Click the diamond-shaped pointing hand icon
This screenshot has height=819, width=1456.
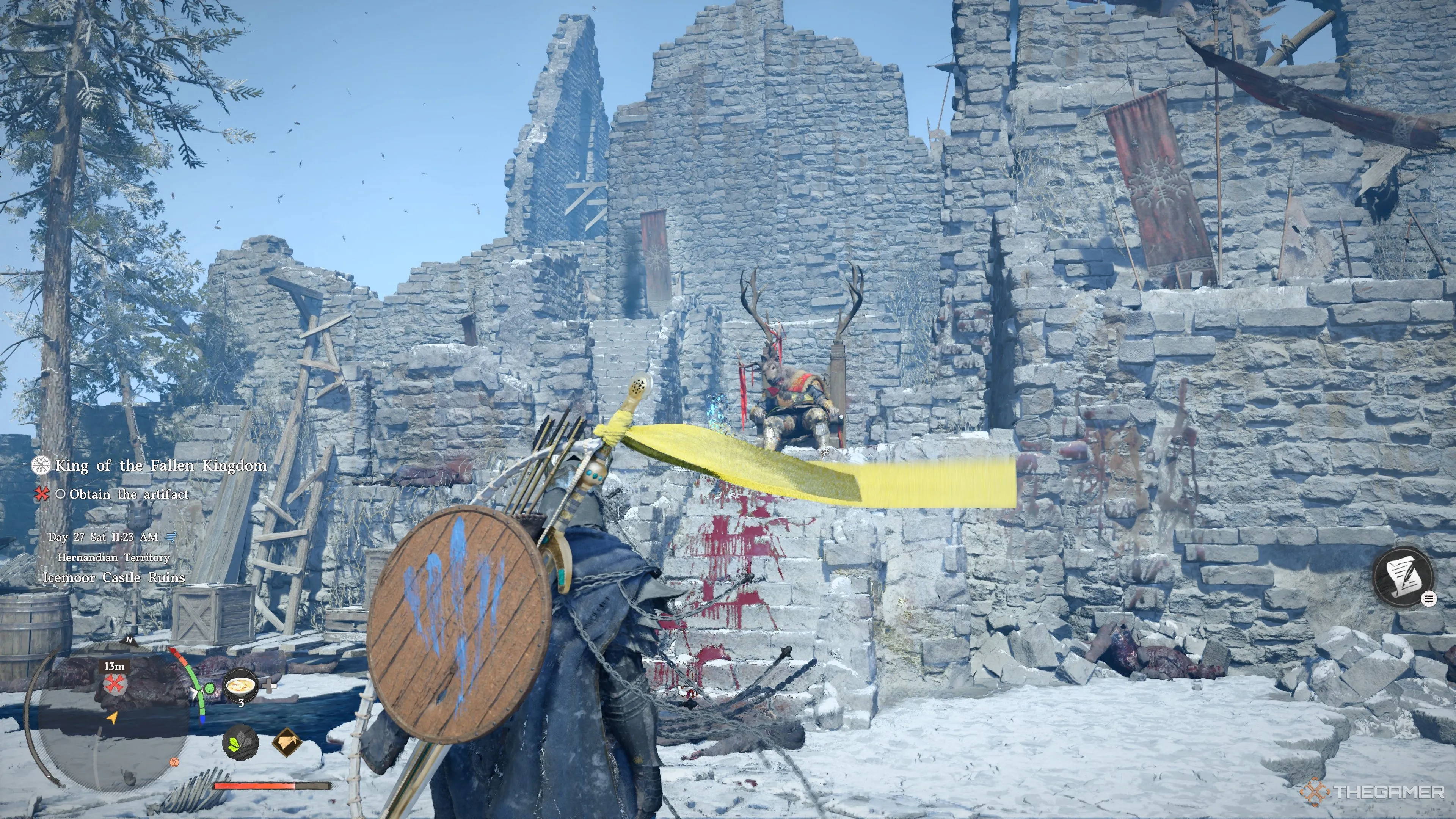[287, 743]
